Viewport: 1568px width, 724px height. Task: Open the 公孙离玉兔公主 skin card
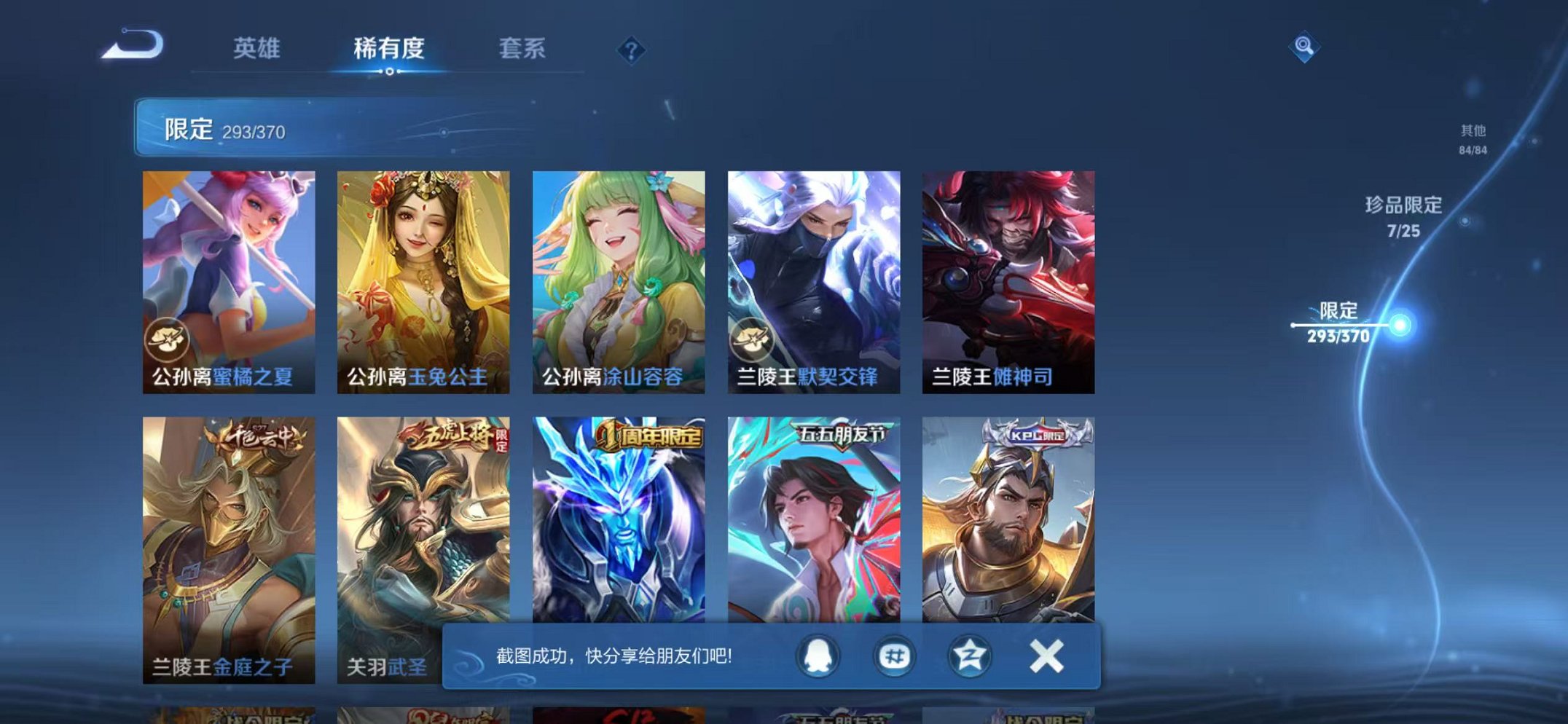point(423,277)
